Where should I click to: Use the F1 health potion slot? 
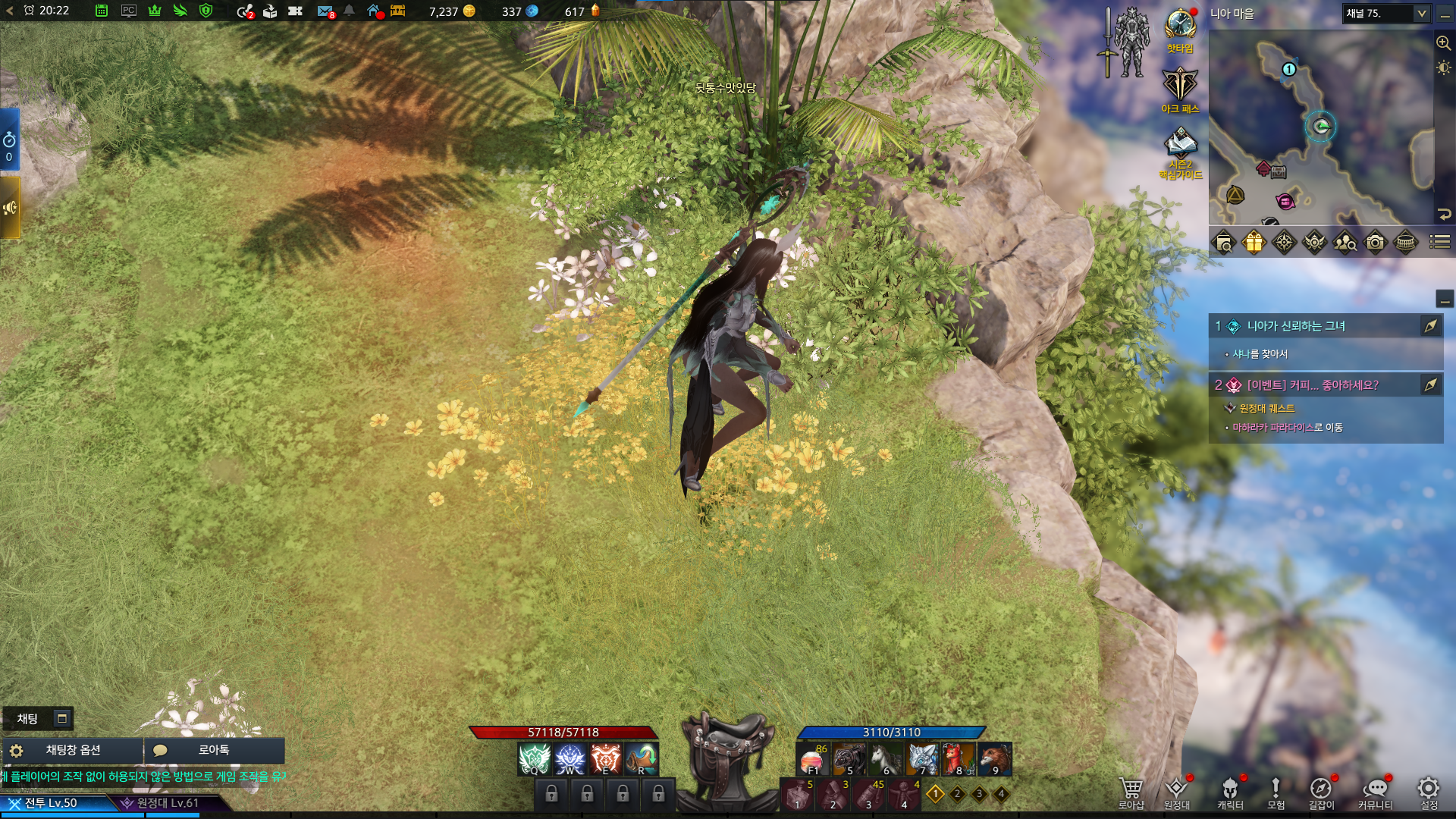[812, 760]
